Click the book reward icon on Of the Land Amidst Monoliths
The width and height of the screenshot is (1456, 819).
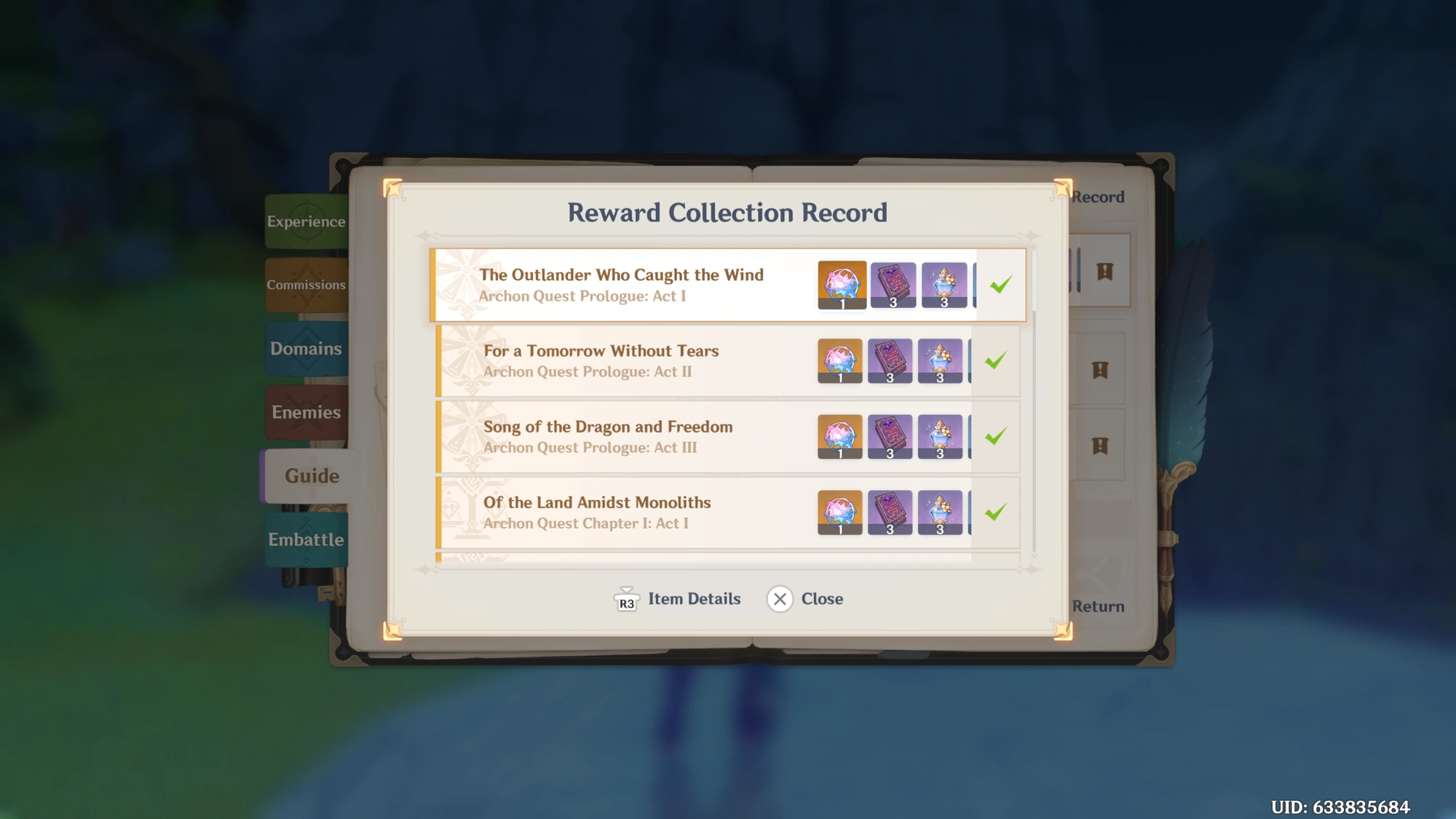tap(891, 513)
